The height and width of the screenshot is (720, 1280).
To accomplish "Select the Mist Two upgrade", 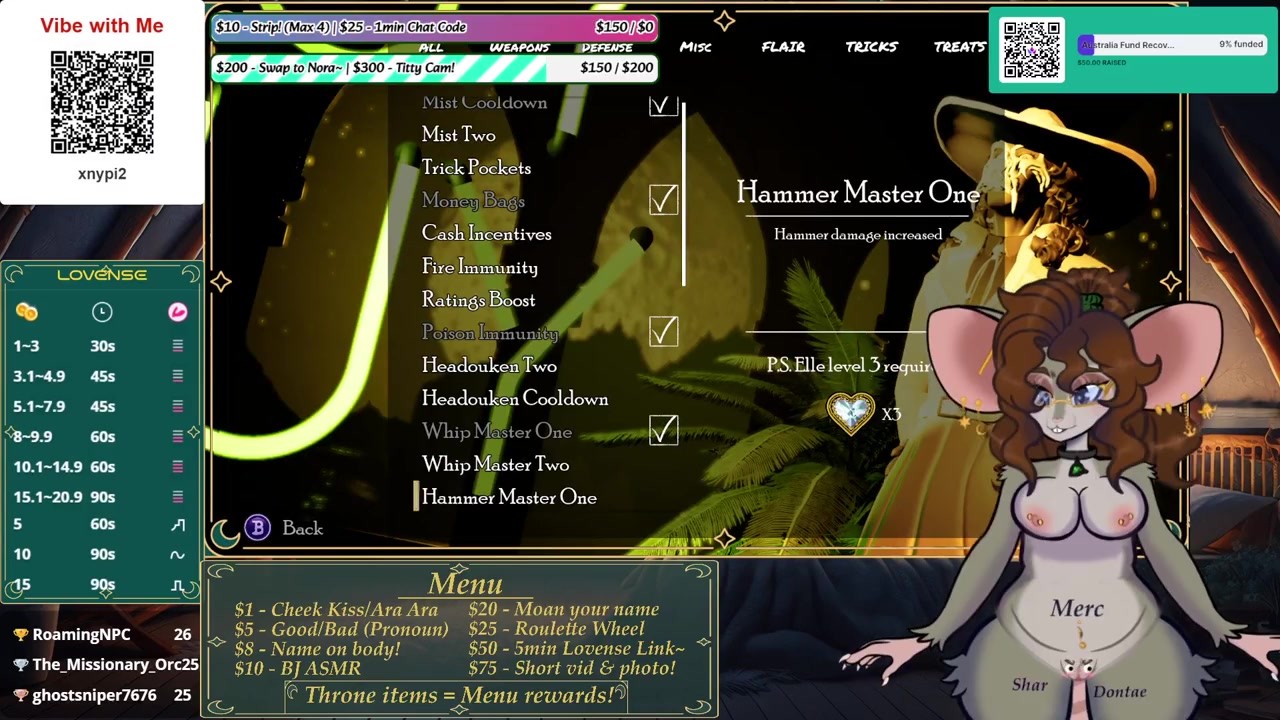I will coord(458,135).
